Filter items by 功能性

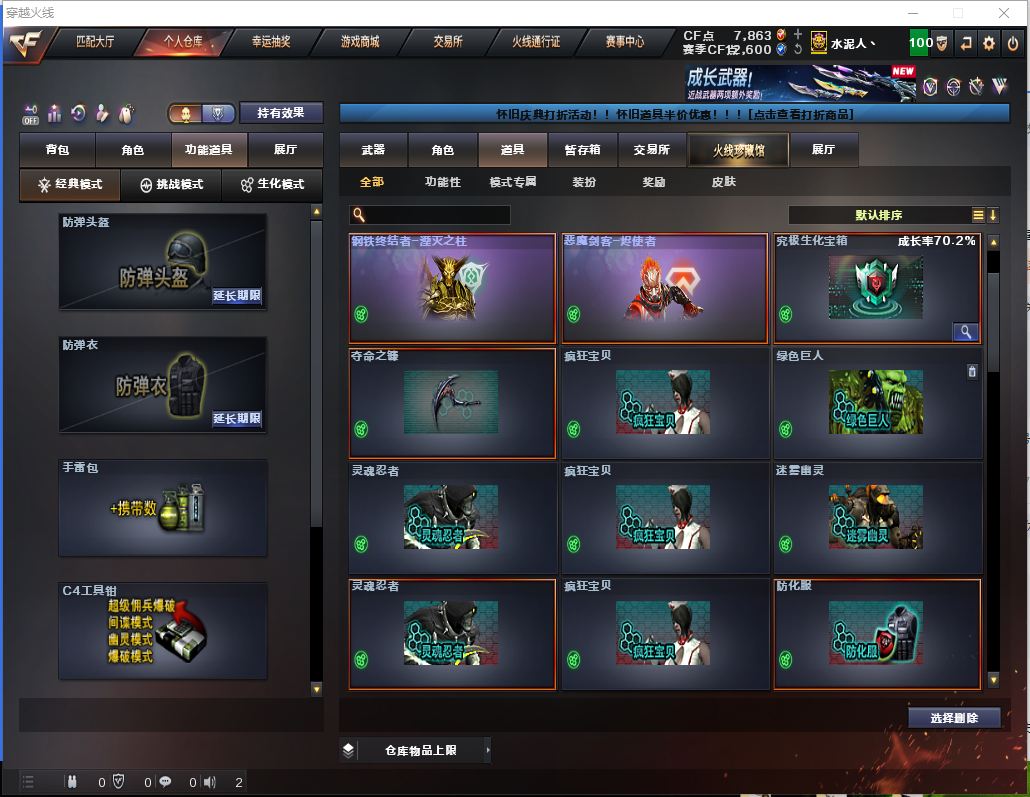(443, 182)
